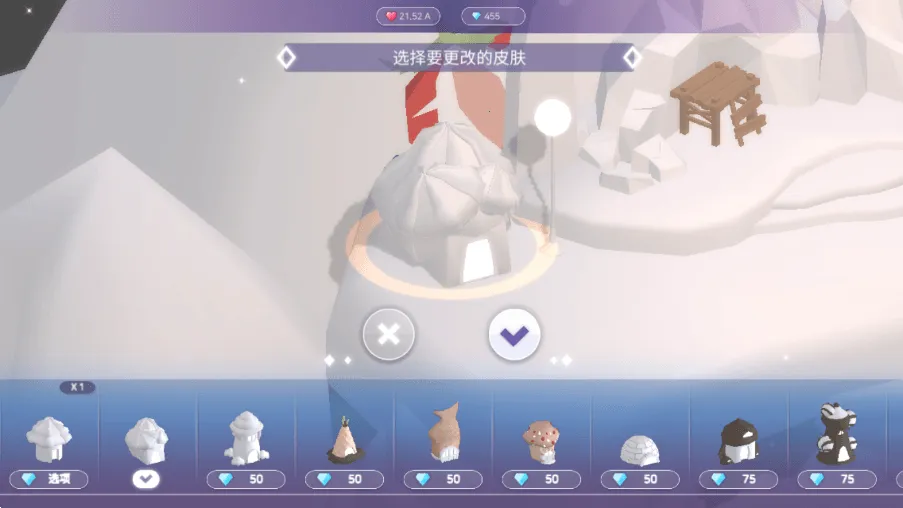Pick the muffin-shaped house skin
903x508 pixels.
[541, 441]
